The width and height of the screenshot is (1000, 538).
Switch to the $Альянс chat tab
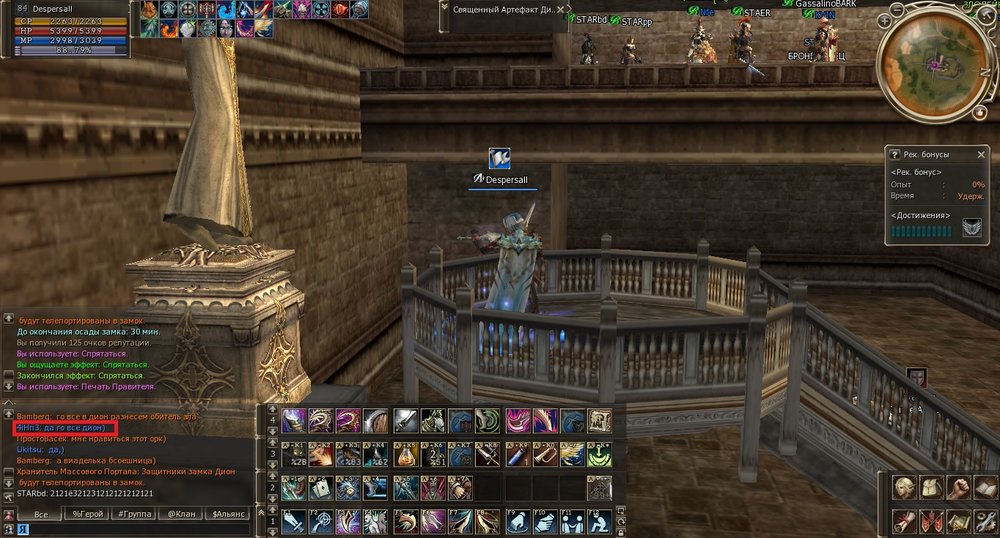(229, 514)
